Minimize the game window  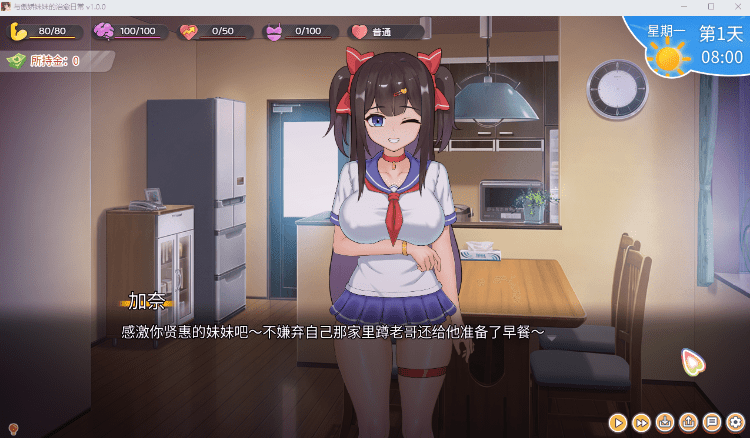(x=683, y=7)
